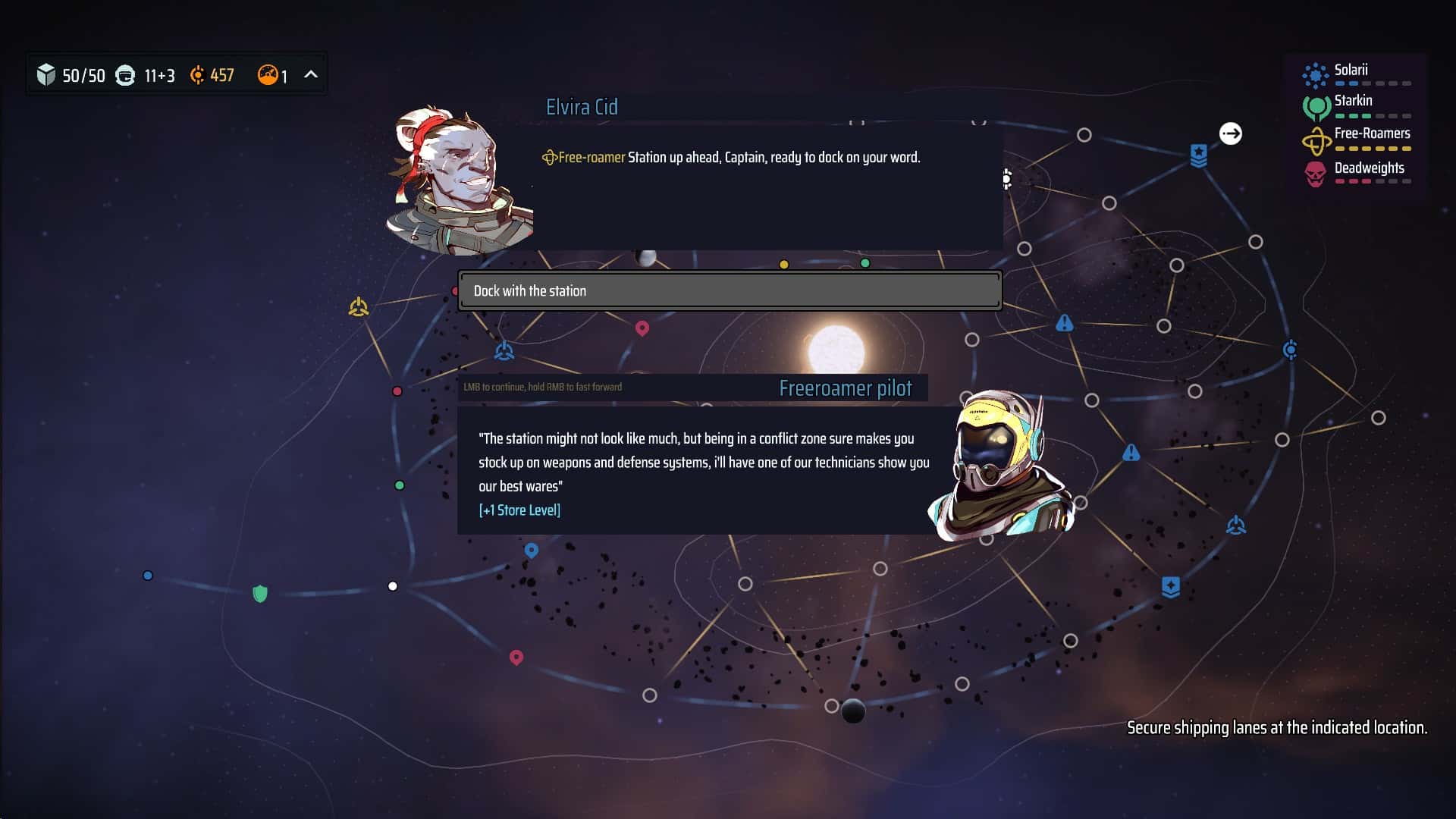Select the blue gear map marker
The image size is (1456, 819).
[1290, 350]
